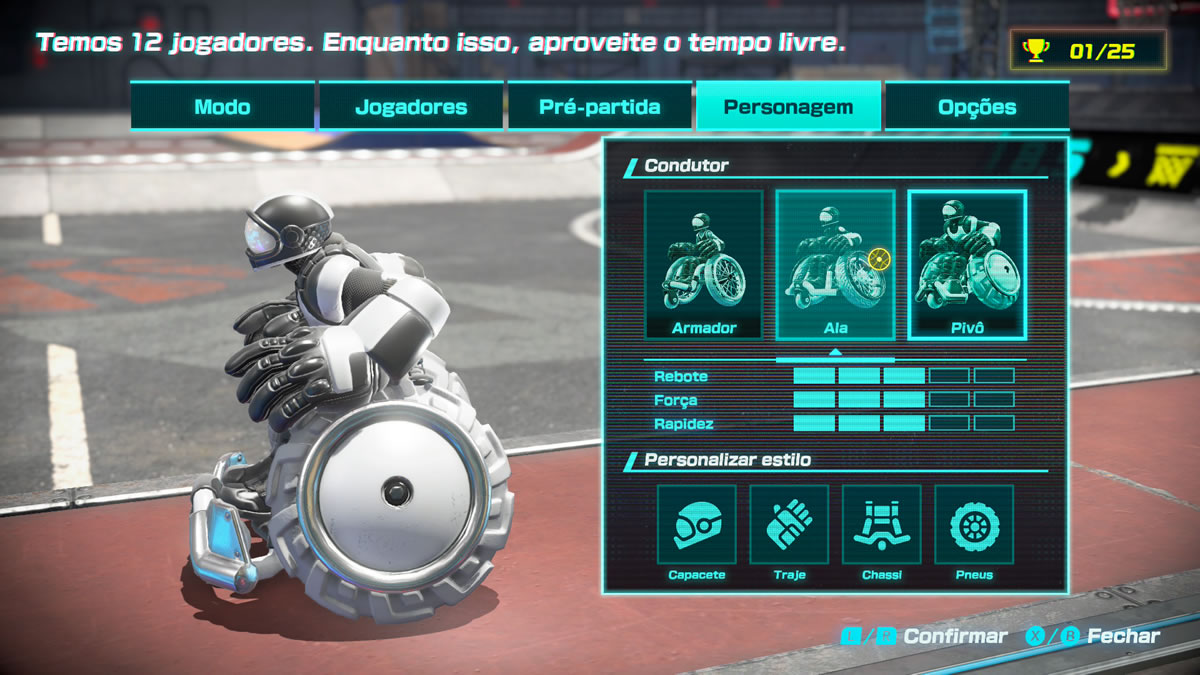Customize the Traje suit
The image size is (1200, 675).
coord(789,525)
